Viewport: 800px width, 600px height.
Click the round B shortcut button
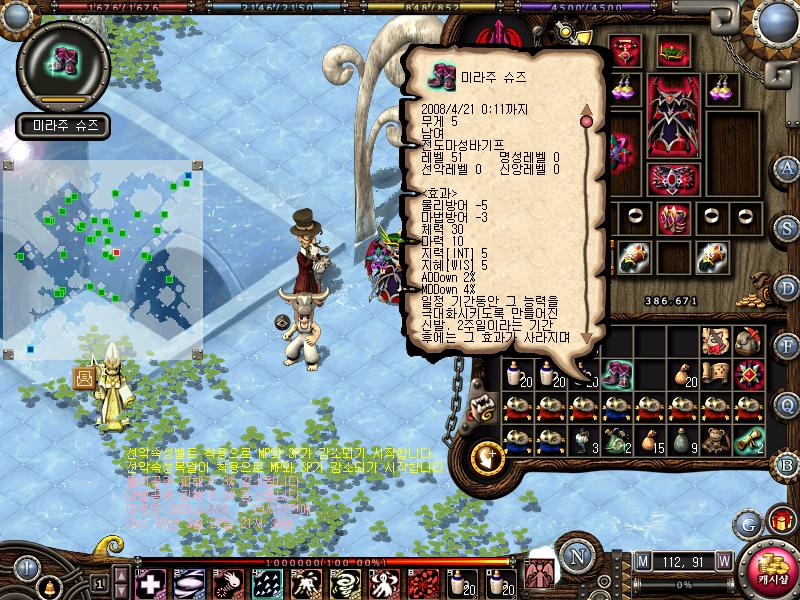[788, 464]
